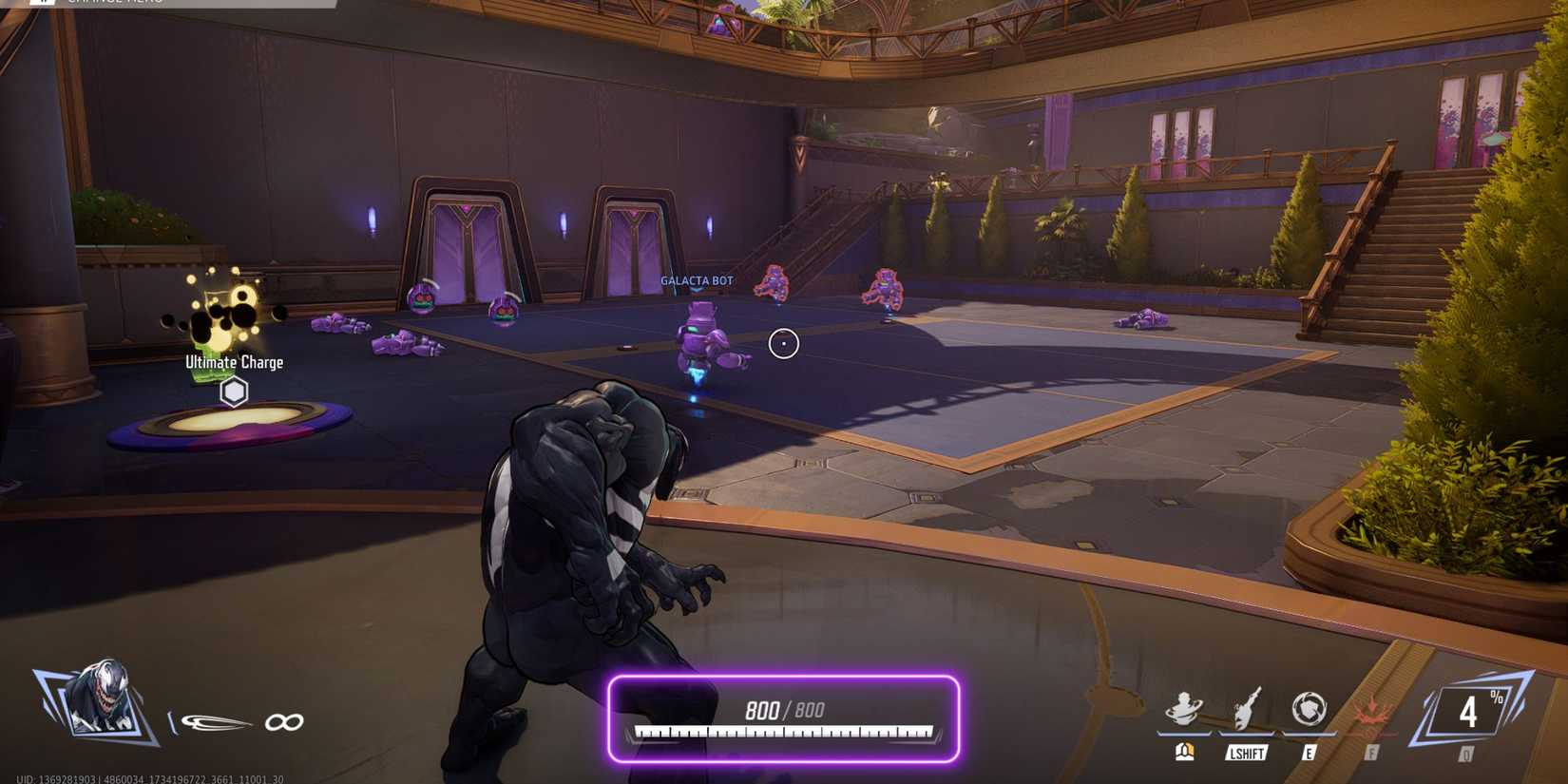
Task: Click the E ability icon
Action: point(1311,706)
